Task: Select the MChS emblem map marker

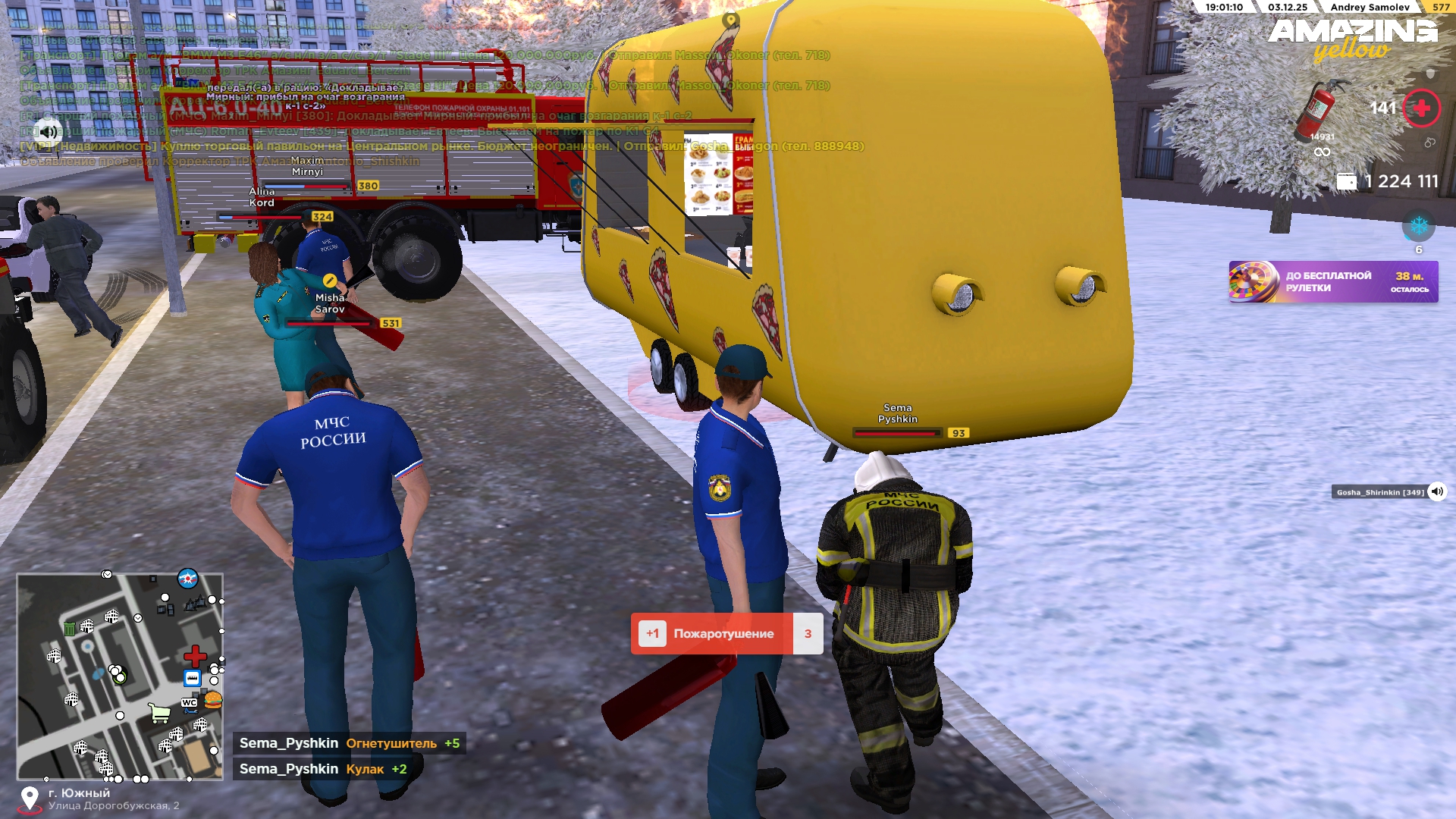Action: [187, 579]
